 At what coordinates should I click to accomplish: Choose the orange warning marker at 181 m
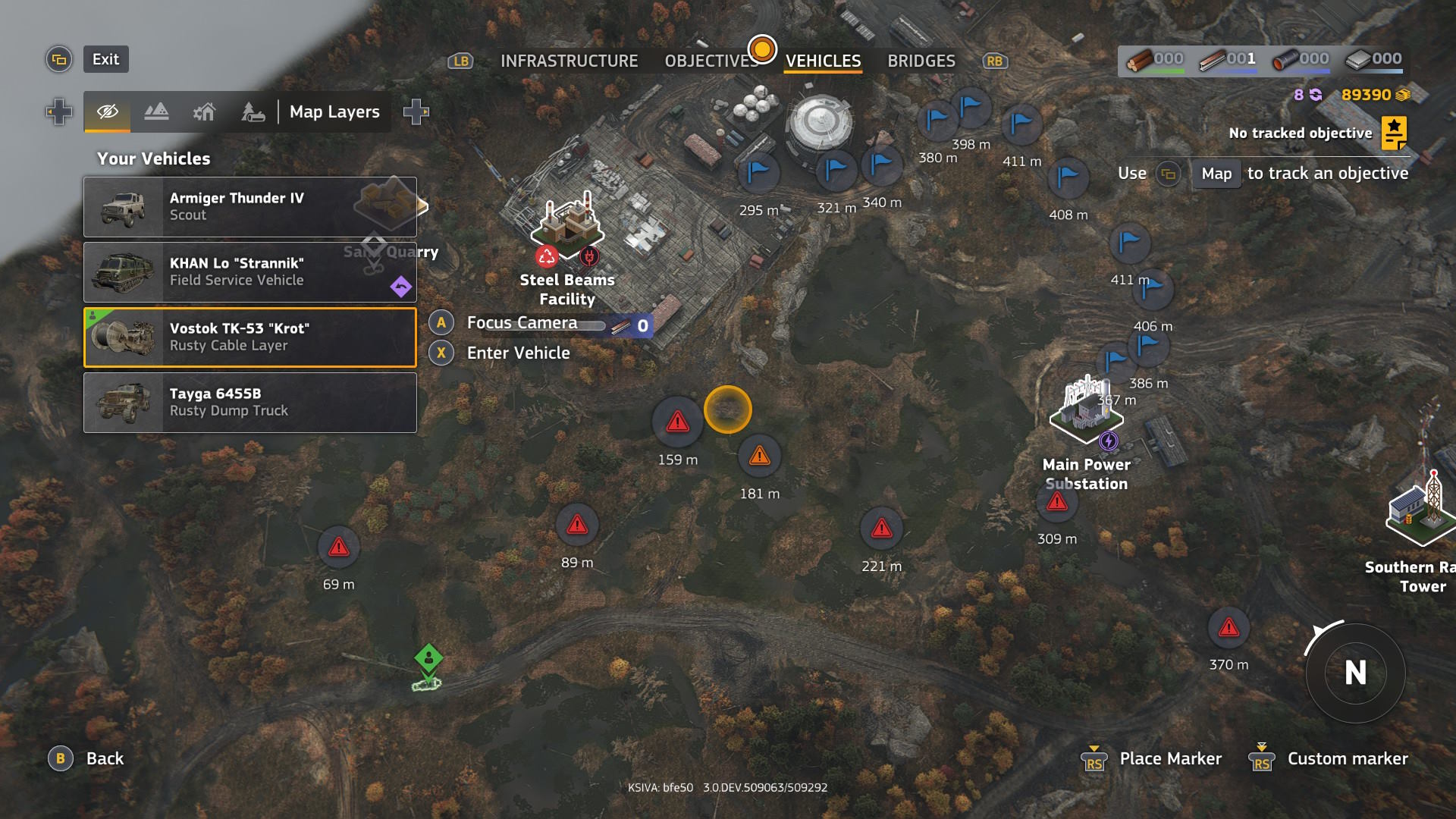click(759, 456)
